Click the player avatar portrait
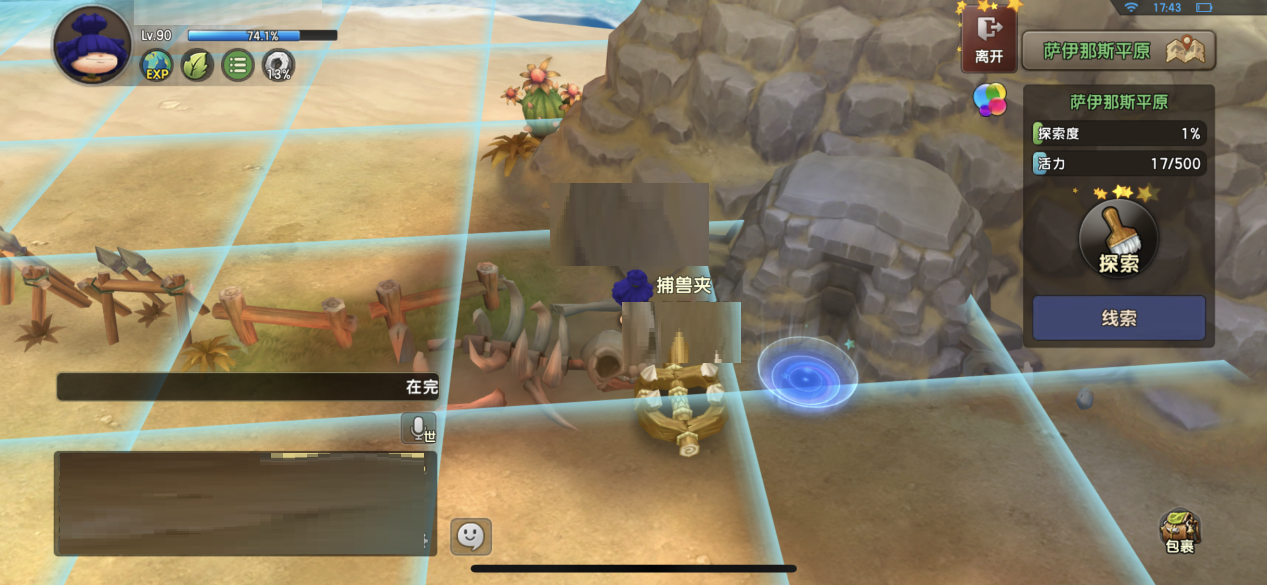 click(x=92, y=46)
